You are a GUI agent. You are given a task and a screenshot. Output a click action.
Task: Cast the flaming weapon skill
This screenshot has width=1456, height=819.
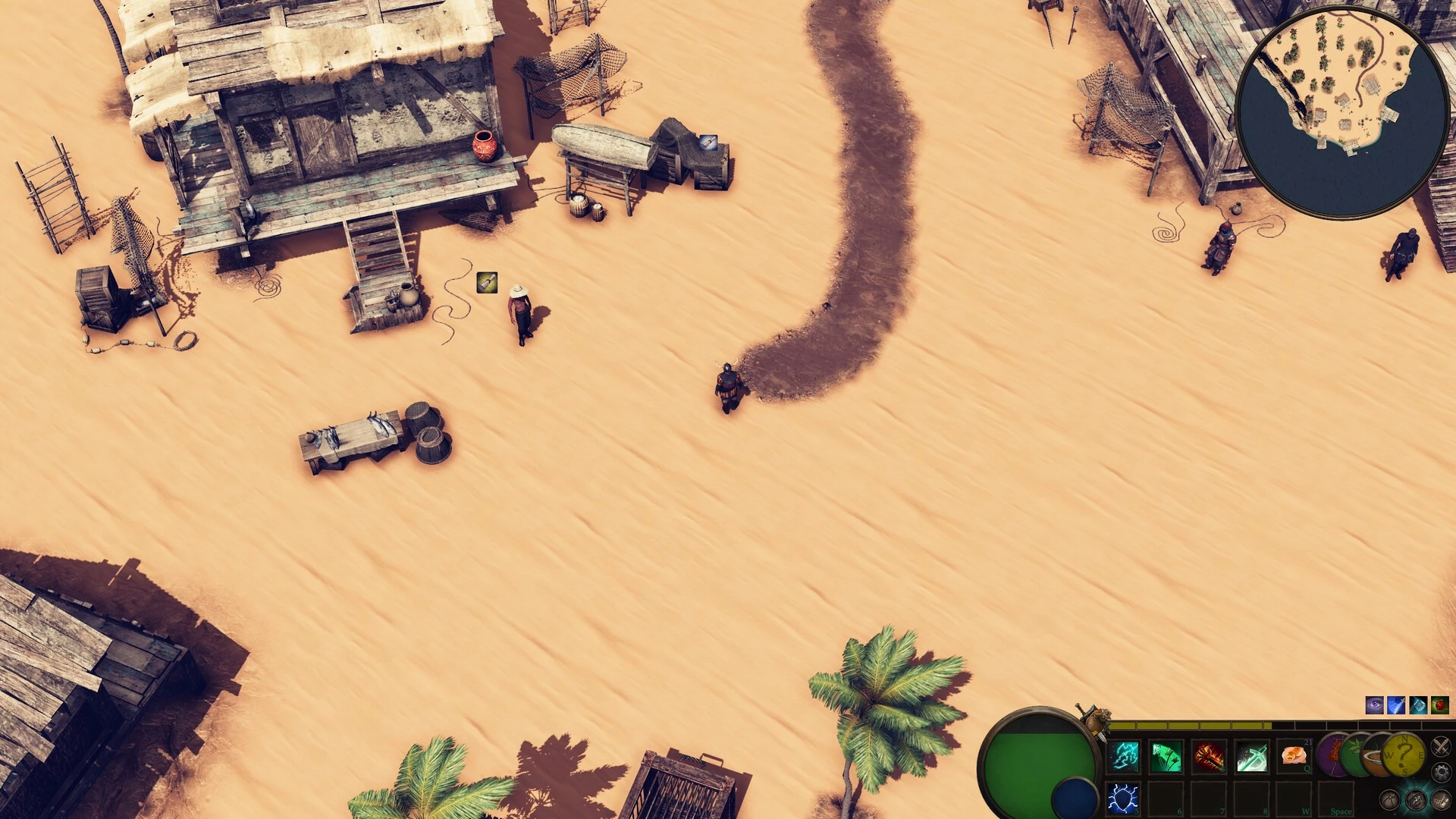1209,756
